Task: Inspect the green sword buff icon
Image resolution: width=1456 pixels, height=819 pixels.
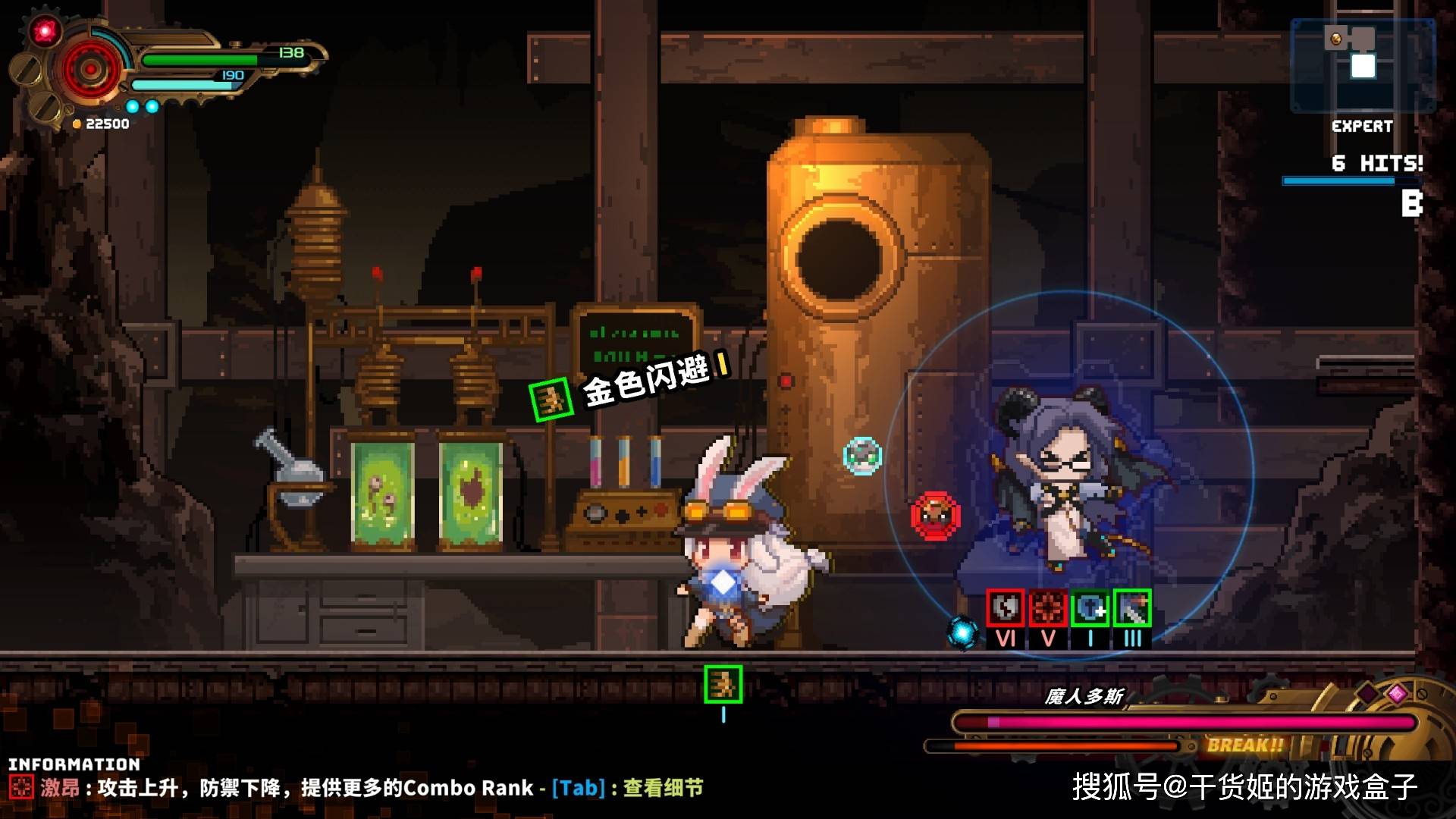Action: [1132, 608]
